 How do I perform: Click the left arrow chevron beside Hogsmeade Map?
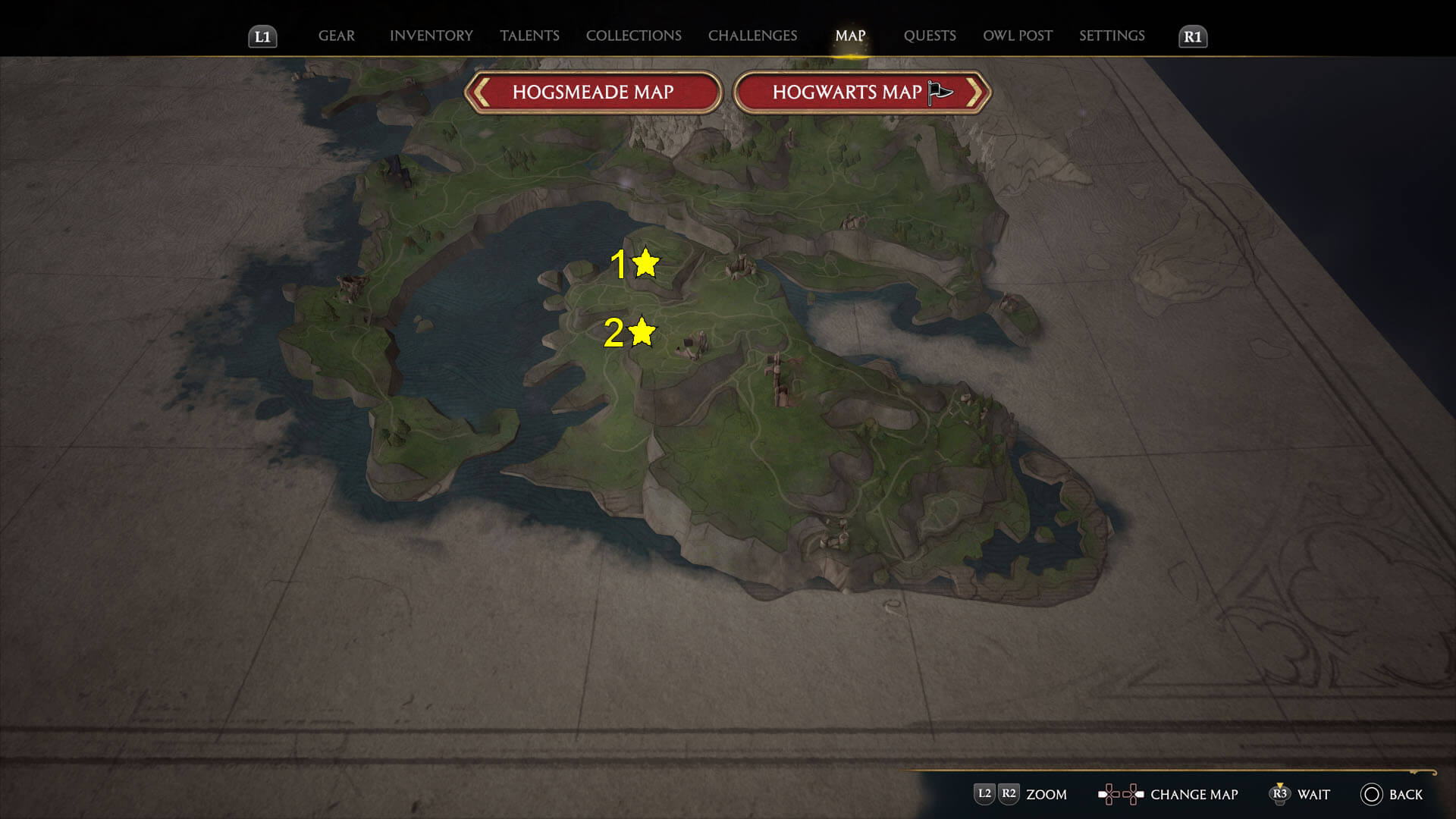481,91
